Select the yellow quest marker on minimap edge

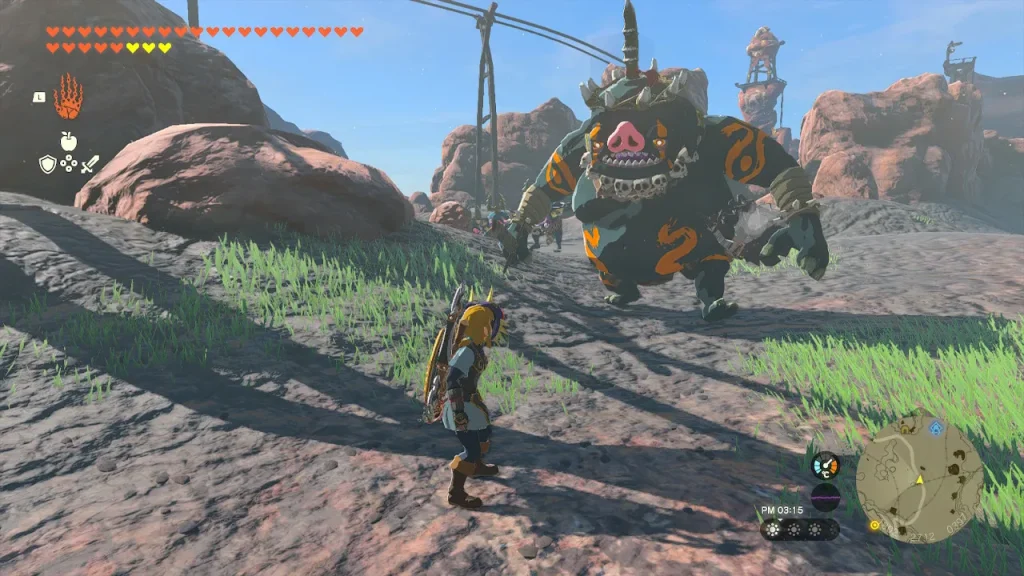coord(874,524)
